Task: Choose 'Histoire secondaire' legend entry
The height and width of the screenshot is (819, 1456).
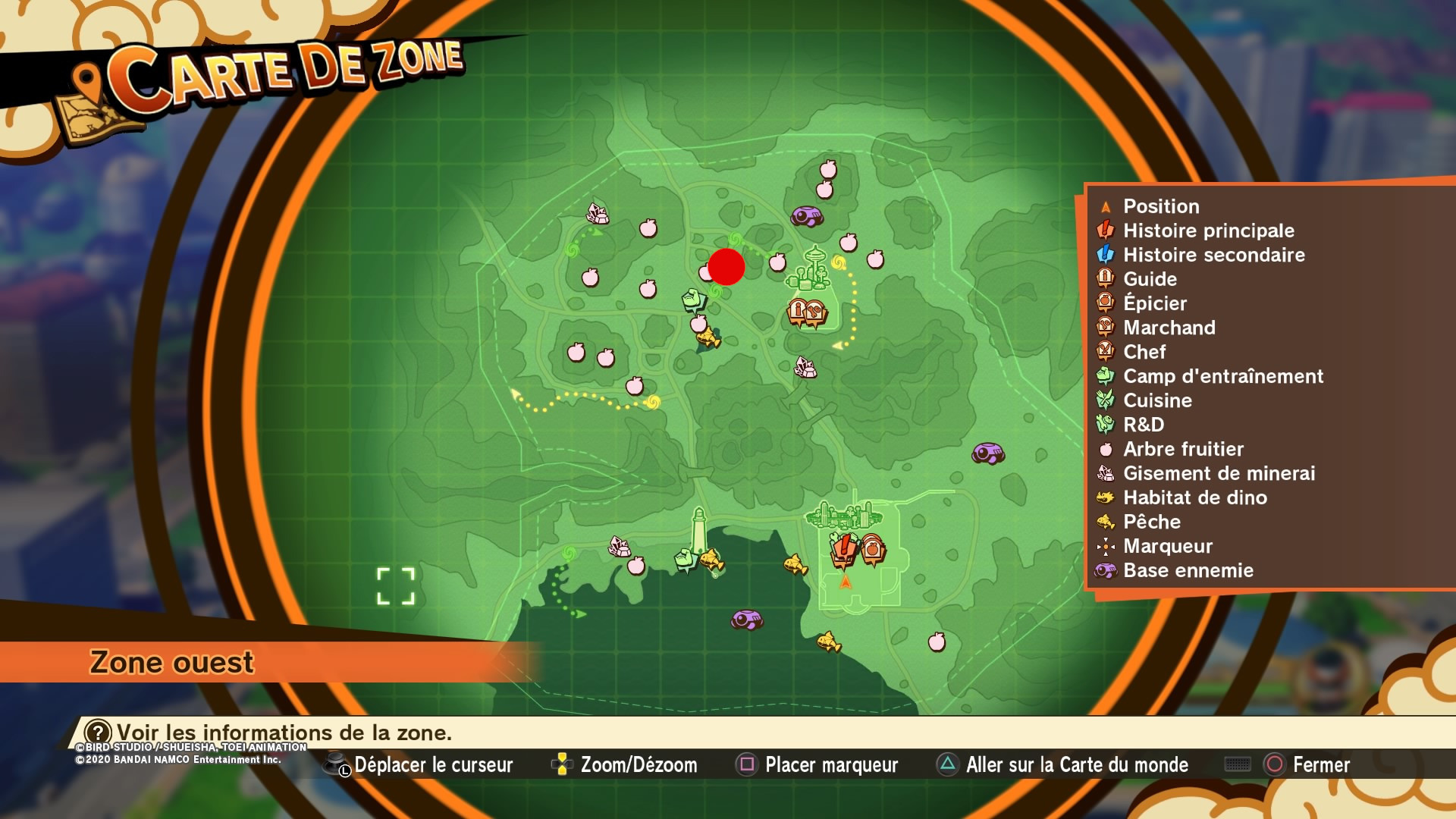Action: [x=1213, y=255]
